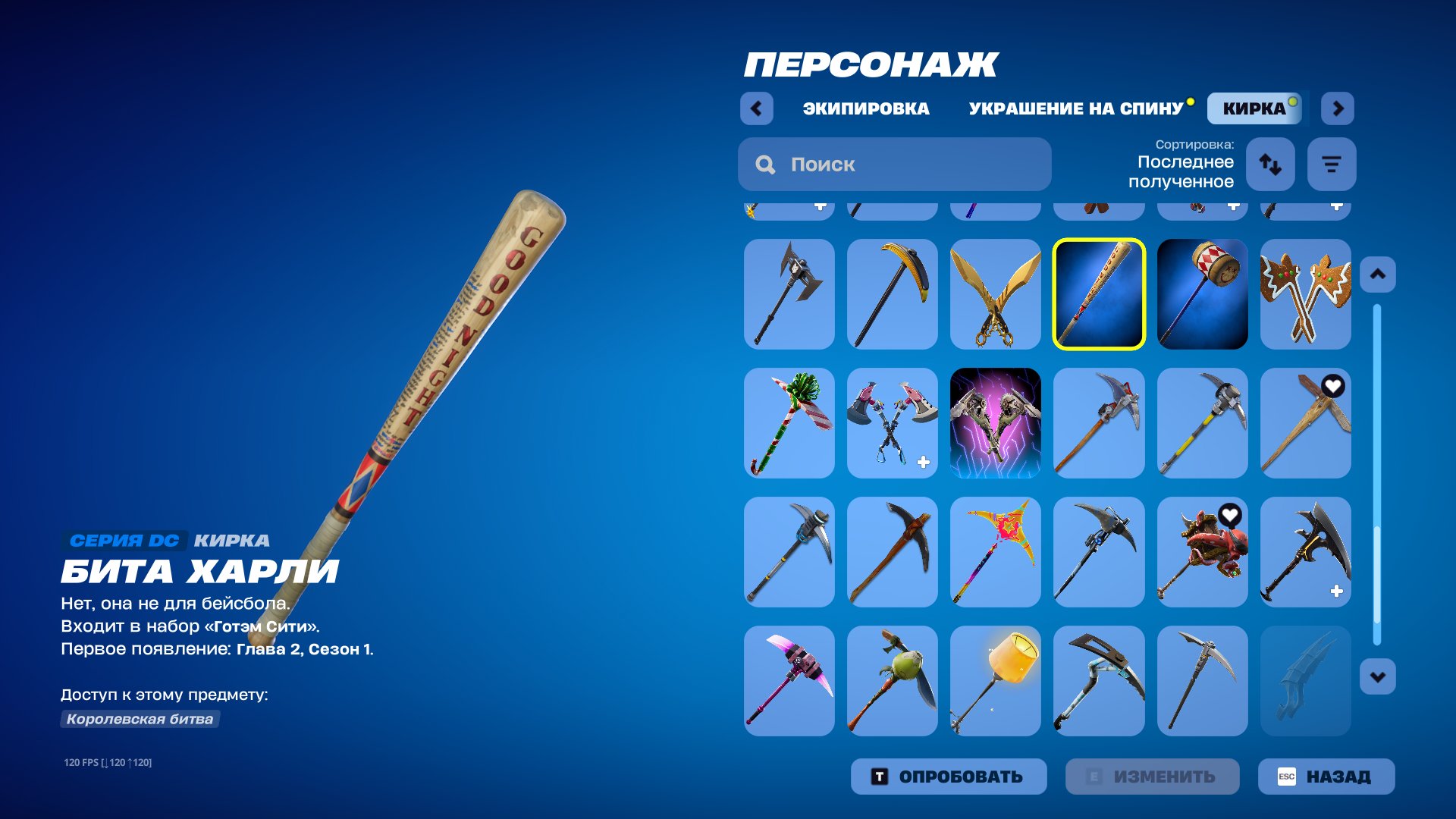Select the Harley Quinn bat pickaxe thumbnail
1456x819 pixels.
[1099, 293]
